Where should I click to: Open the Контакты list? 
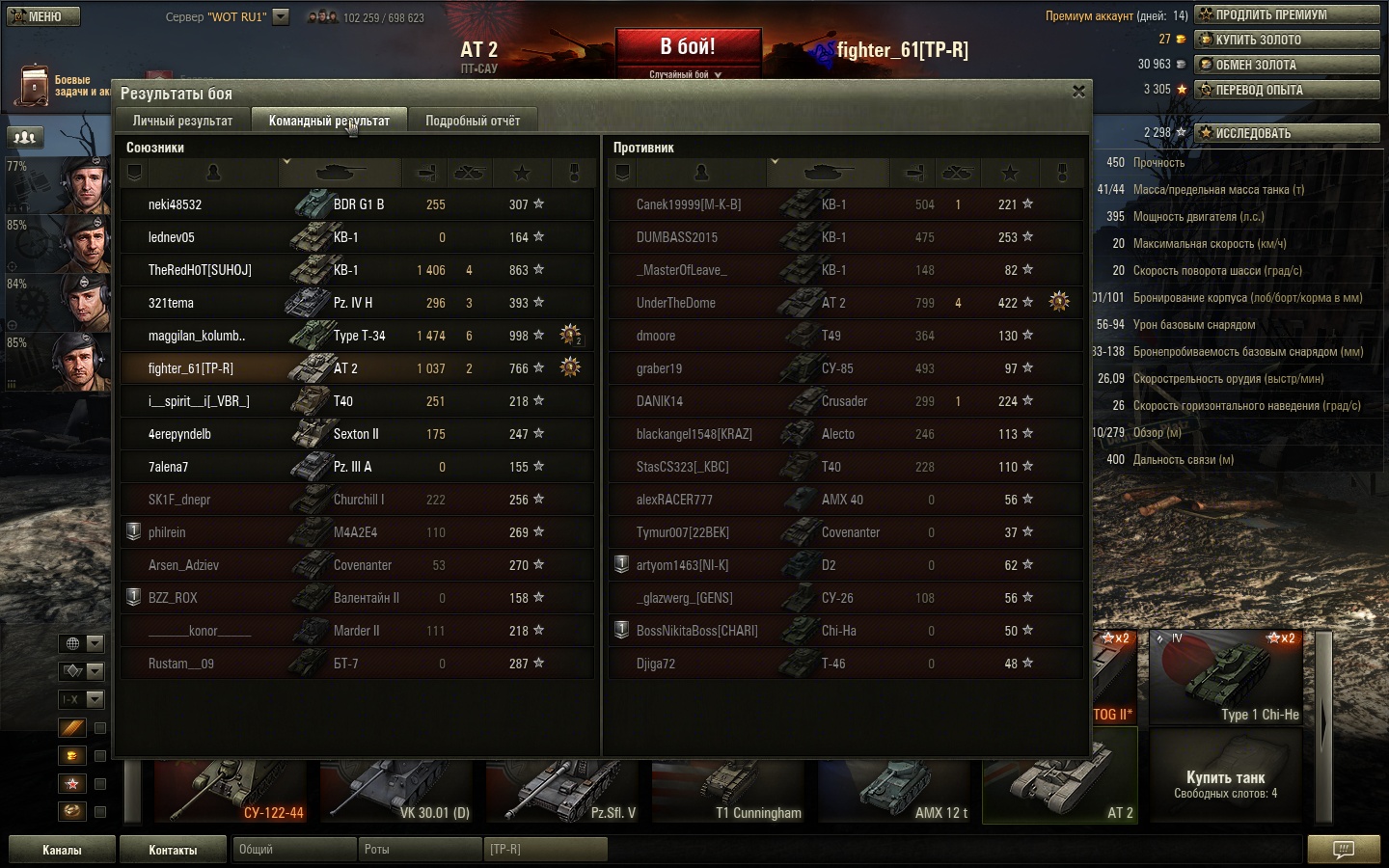(x=173, y=850)
